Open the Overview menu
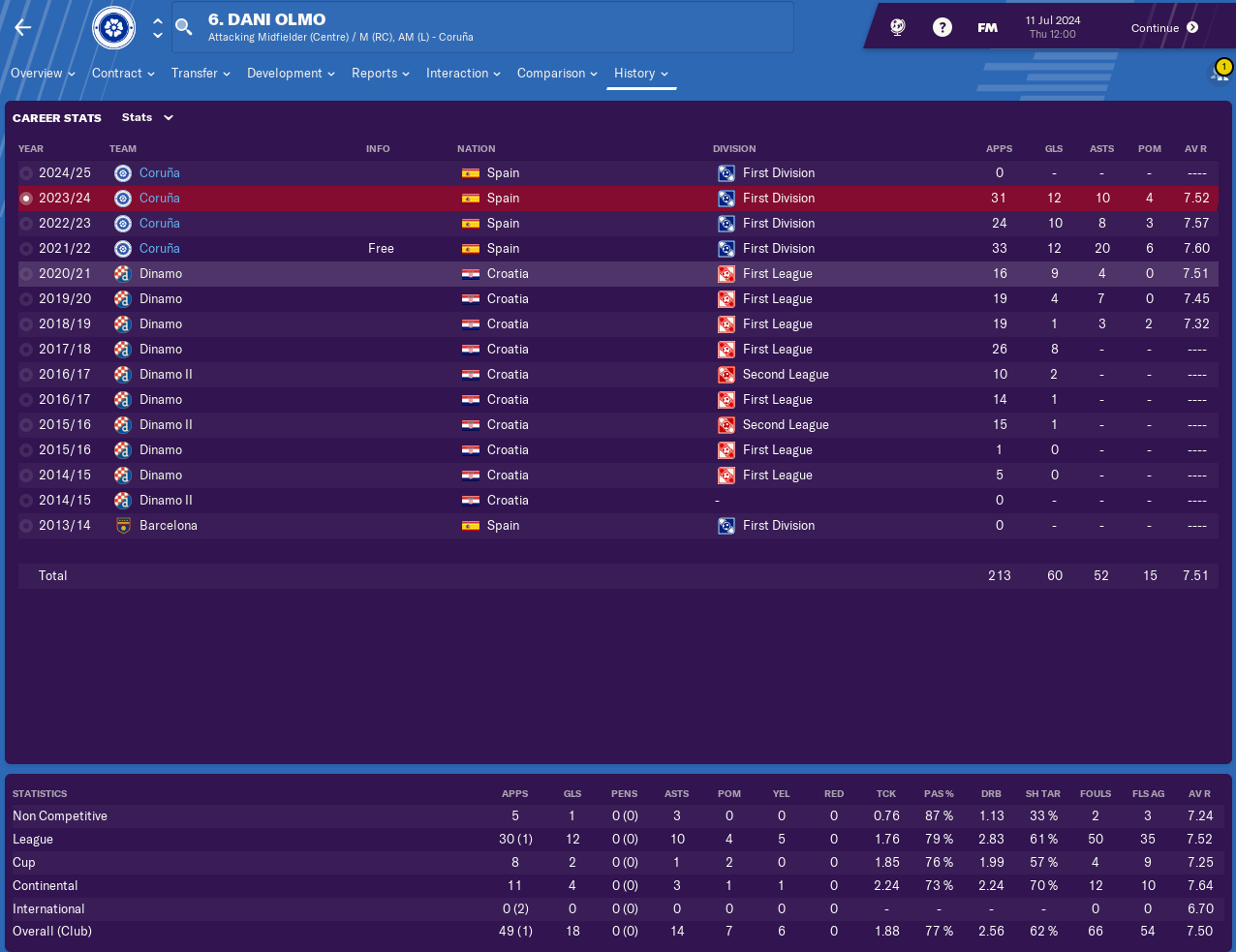The height and width of the screenshot is (952, 1236). (x=43, y=74)
